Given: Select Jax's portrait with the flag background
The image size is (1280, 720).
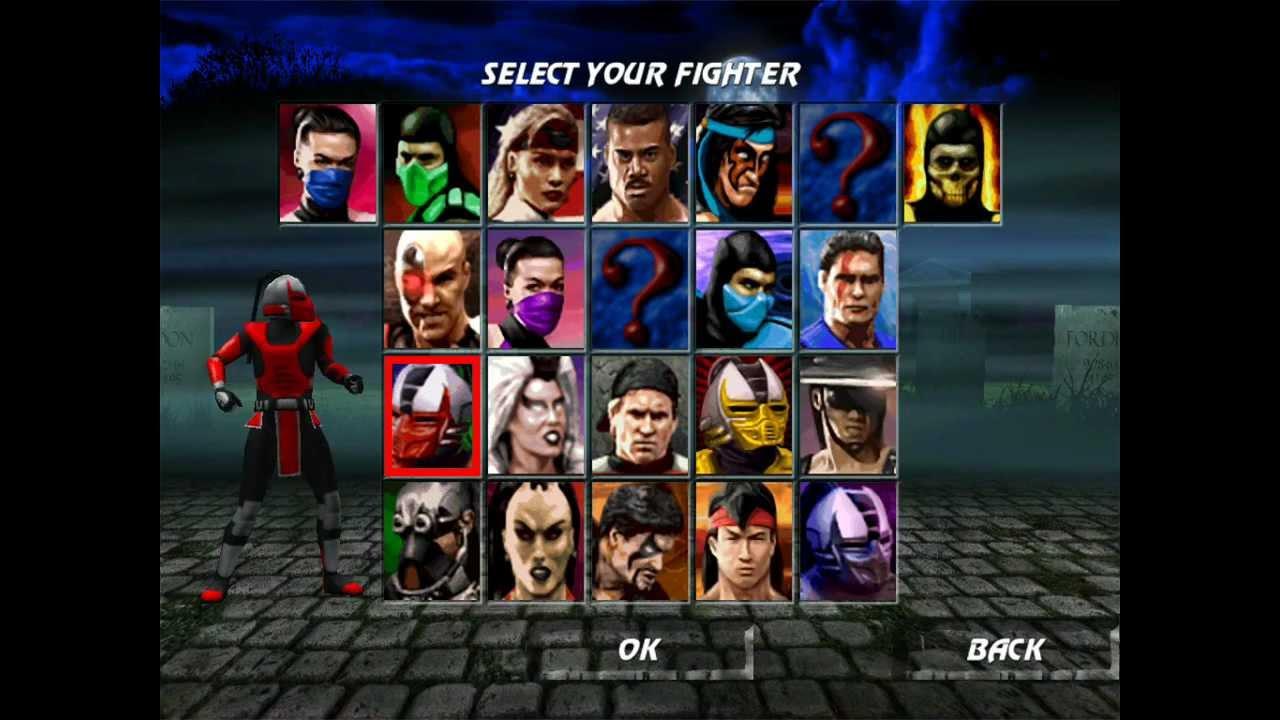Looking at the screenshot, I should click(x=641, y=163).
